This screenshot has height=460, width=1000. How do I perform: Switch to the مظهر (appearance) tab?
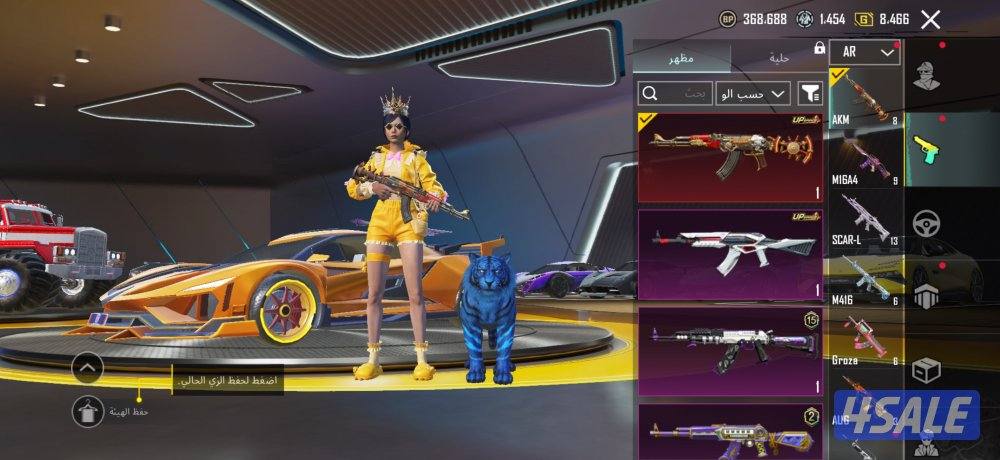(683, 58)
